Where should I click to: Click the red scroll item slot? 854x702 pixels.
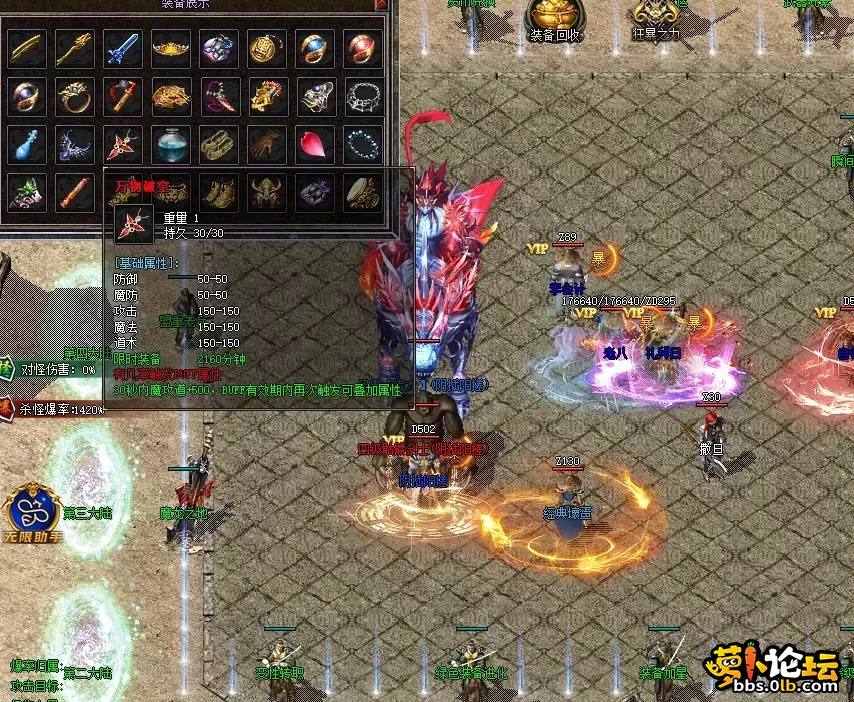pos(75,190)
